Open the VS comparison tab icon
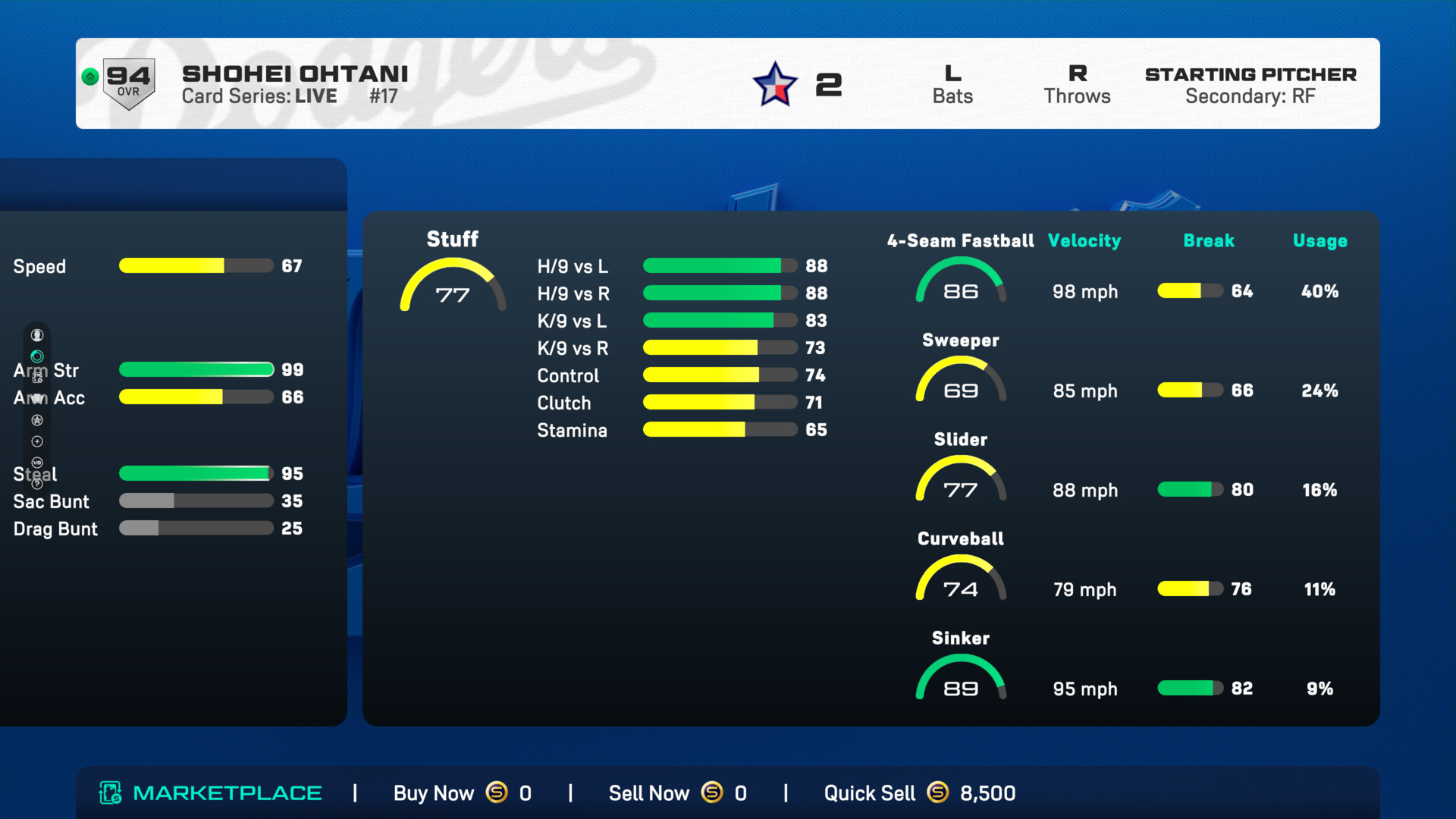This screenshot has height=819, width=1456. click(37, 463)
